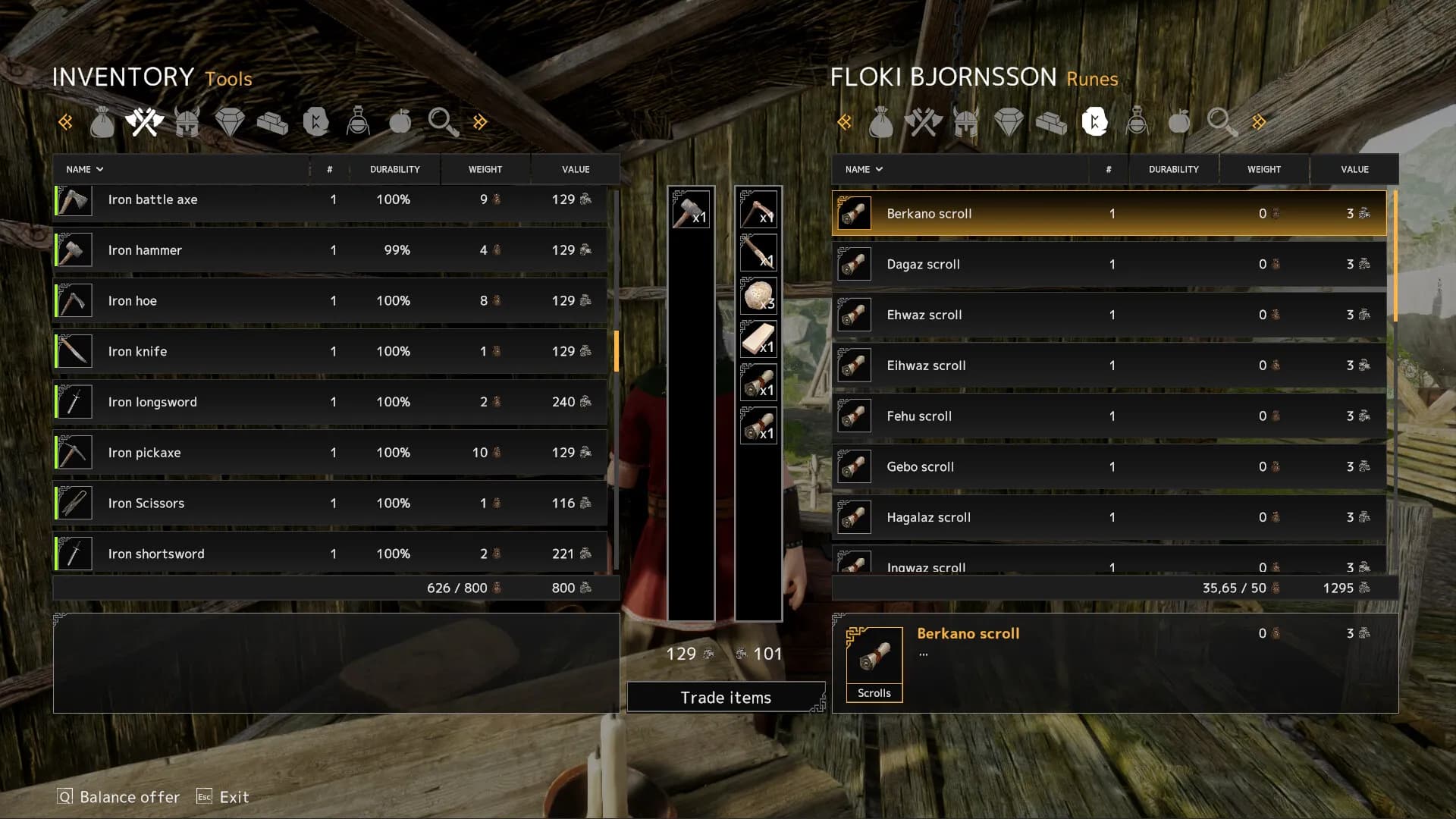Open the inventory Tools category tab

(x=144, y=122)
